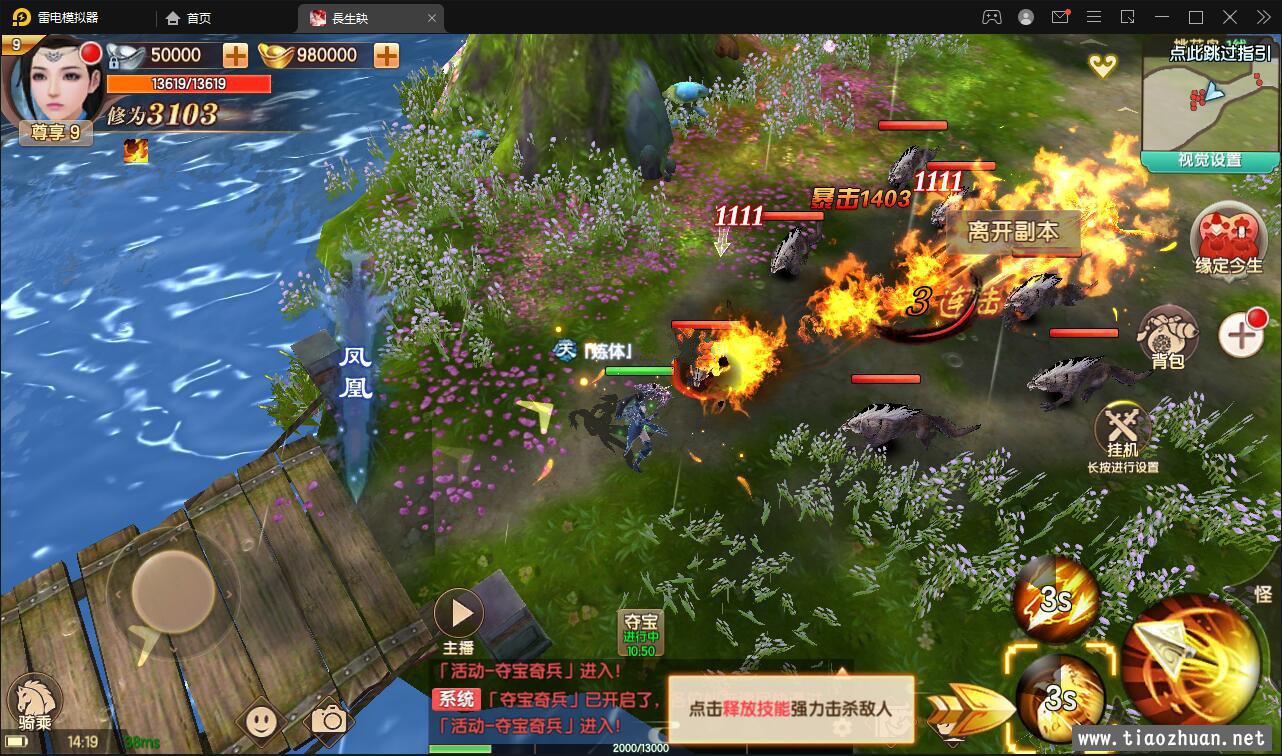Expand the round plus menu button
This screenshot has width=1282, height=756.
(1240, 337)
